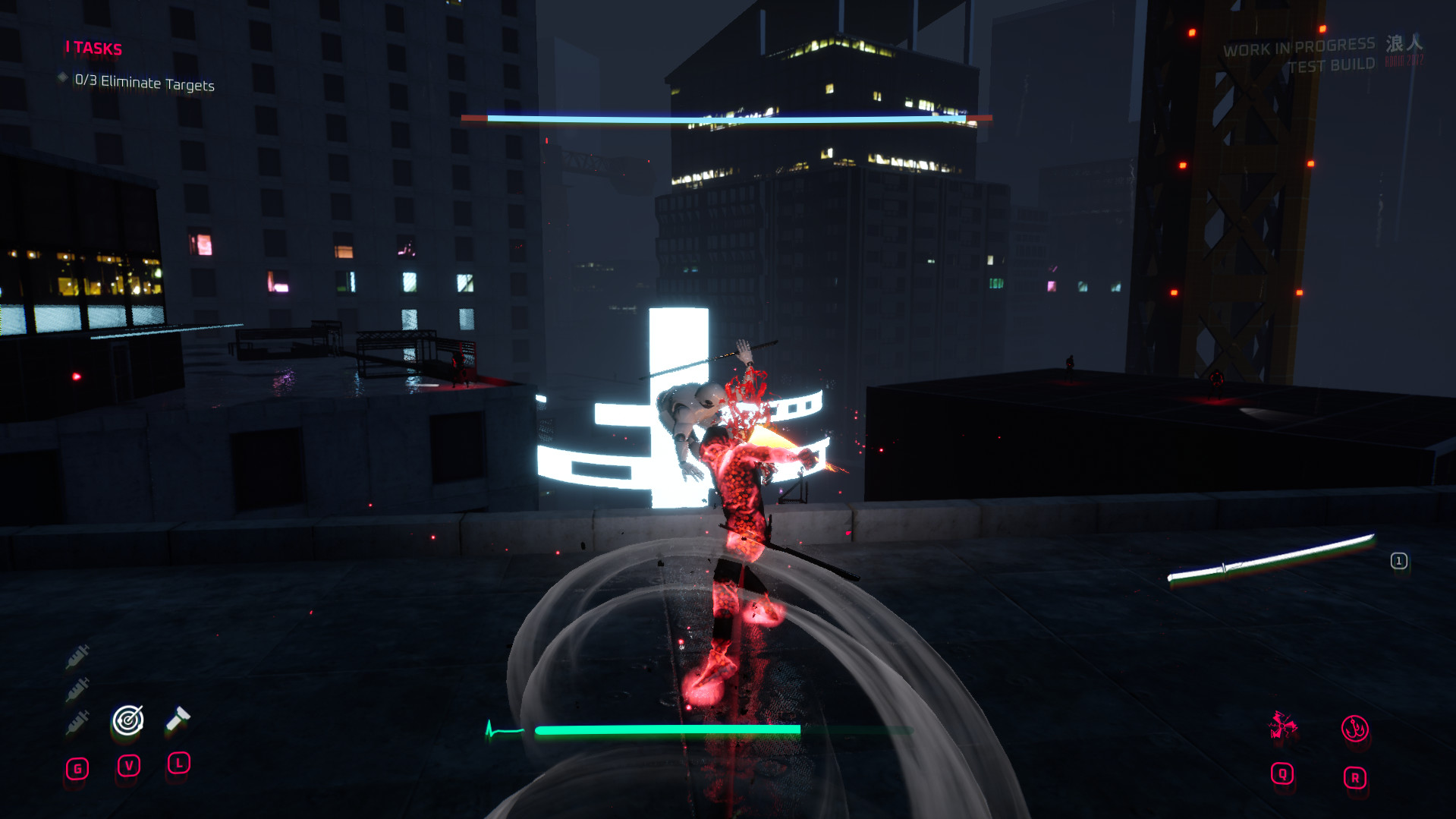Click the green health bar at bottom
The image size is (1456, 819).
pos(668,729)
